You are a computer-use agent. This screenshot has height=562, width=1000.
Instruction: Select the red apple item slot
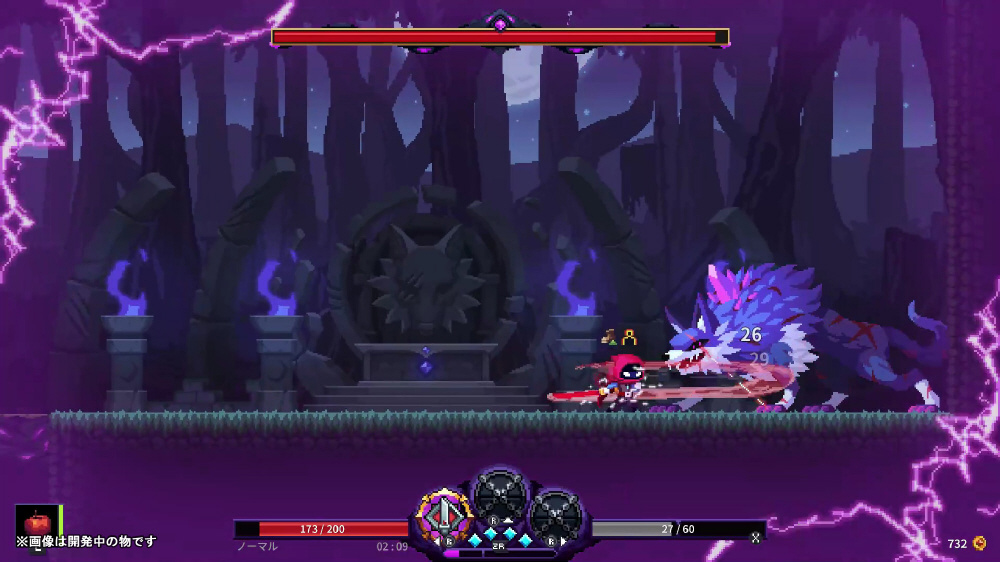pos(37,522)
